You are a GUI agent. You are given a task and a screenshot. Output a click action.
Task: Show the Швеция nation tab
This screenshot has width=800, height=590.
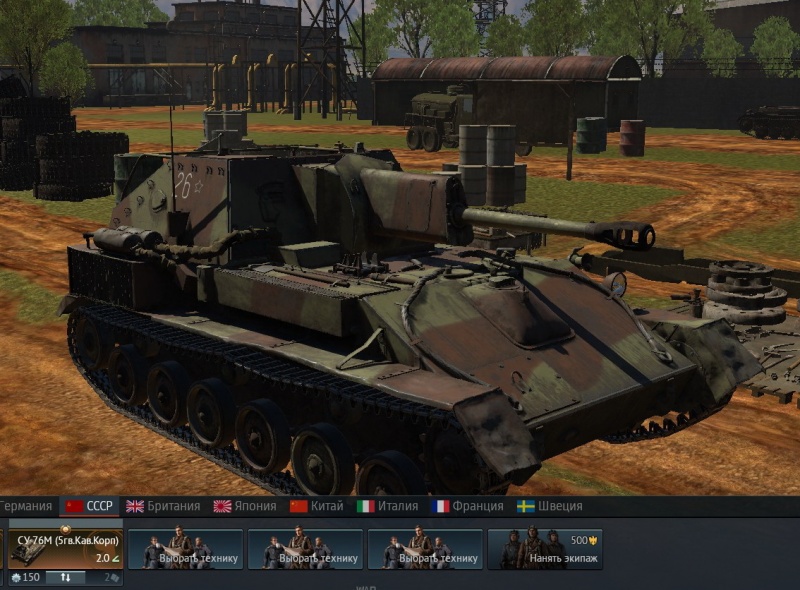pos(549,506)
